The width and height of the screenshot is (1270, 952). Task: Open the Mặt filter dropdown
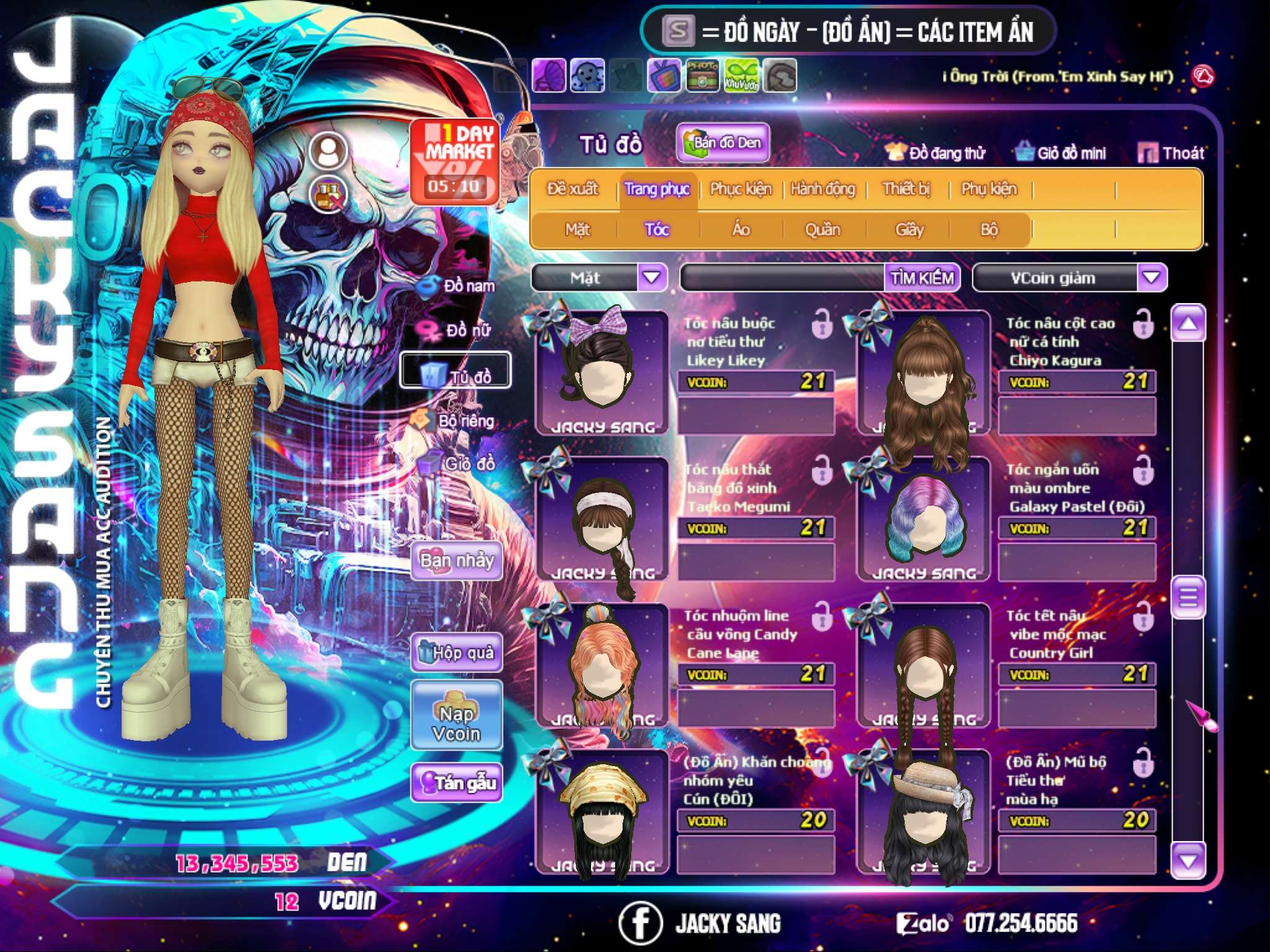[x=652, y=277]
